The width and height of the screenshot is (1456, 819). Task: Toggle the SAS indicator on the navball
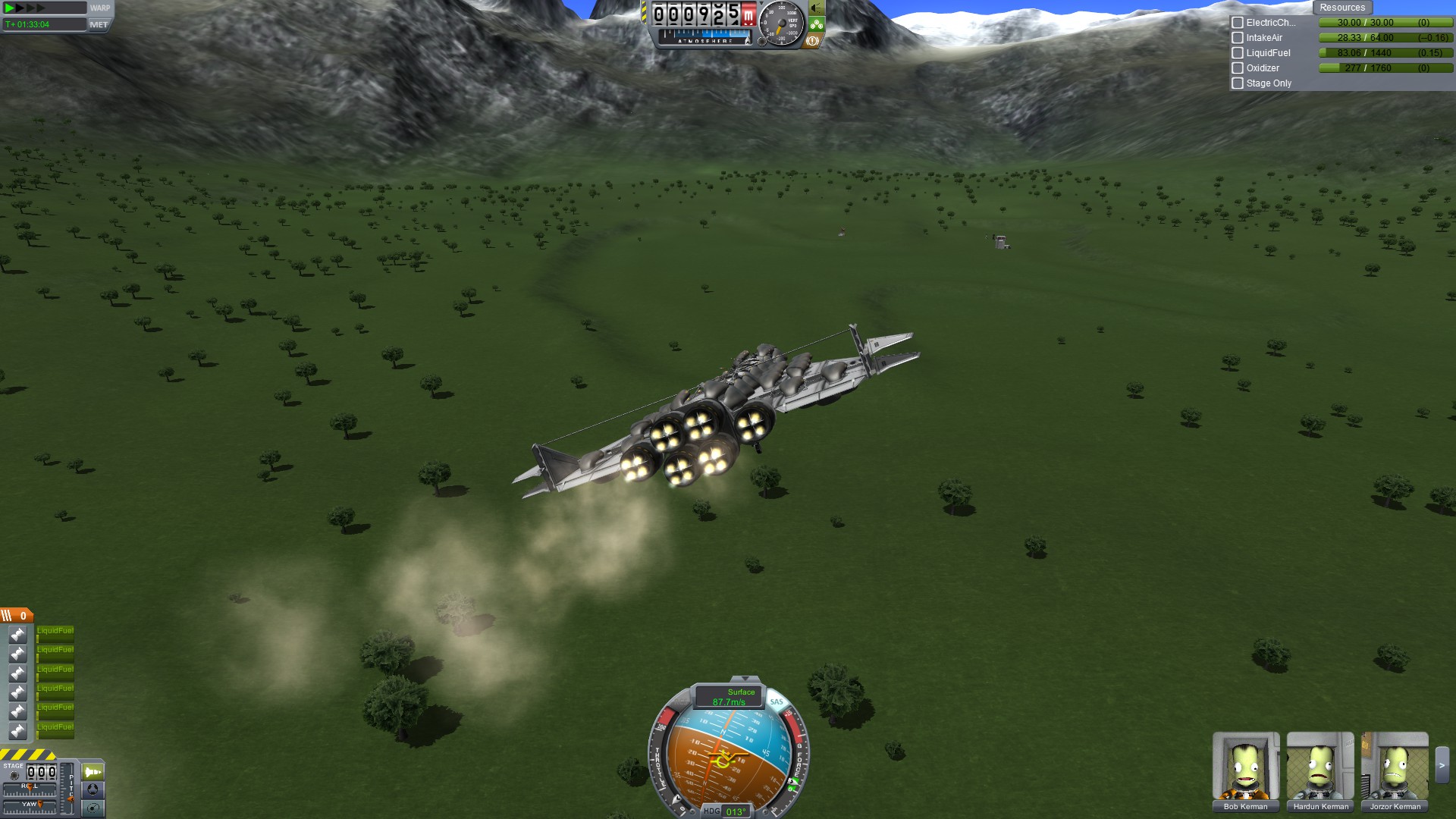pos(777,701)
